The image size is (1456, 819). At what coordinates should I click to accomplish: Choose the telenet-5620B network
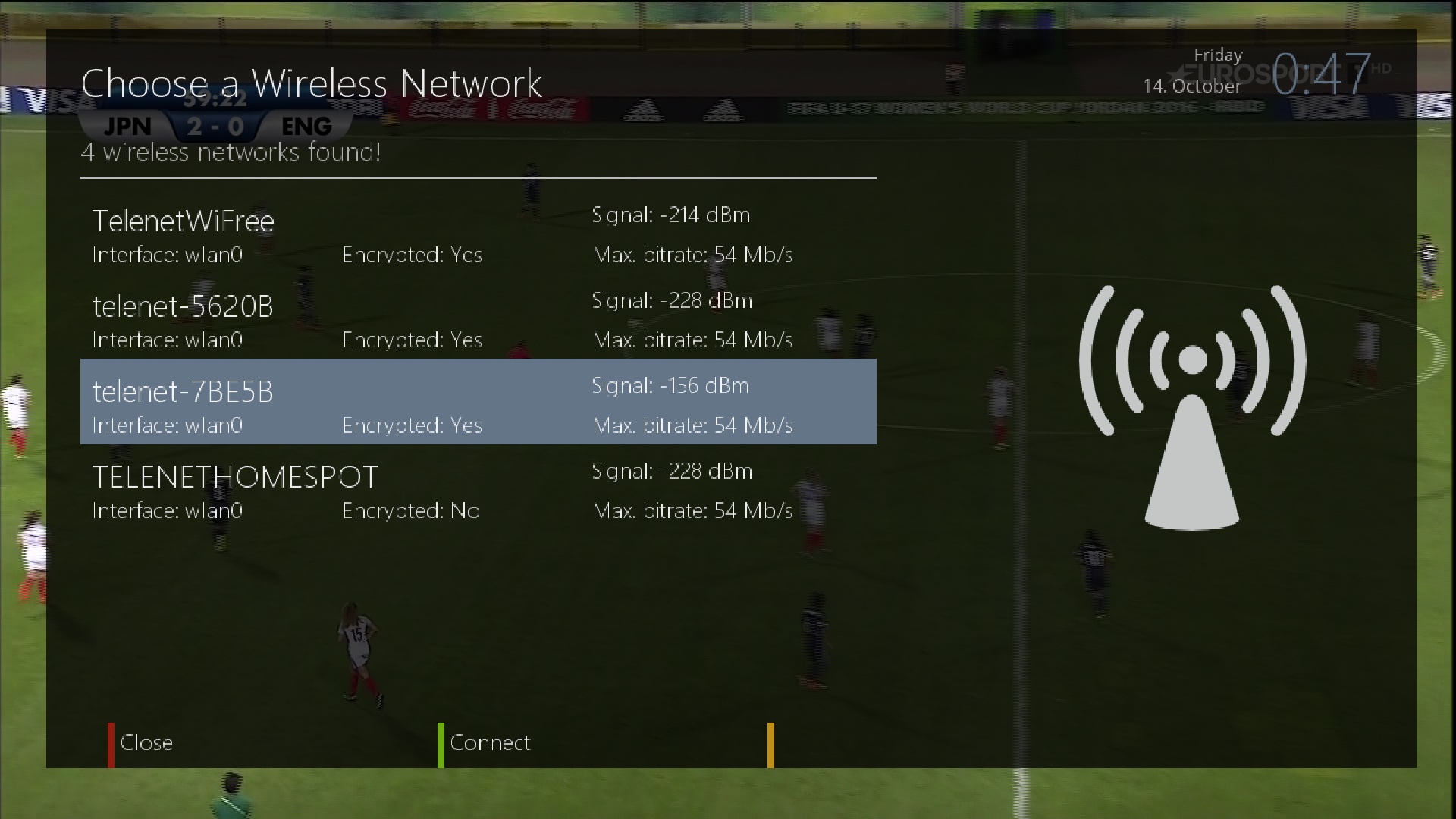(x=478, y=322)
